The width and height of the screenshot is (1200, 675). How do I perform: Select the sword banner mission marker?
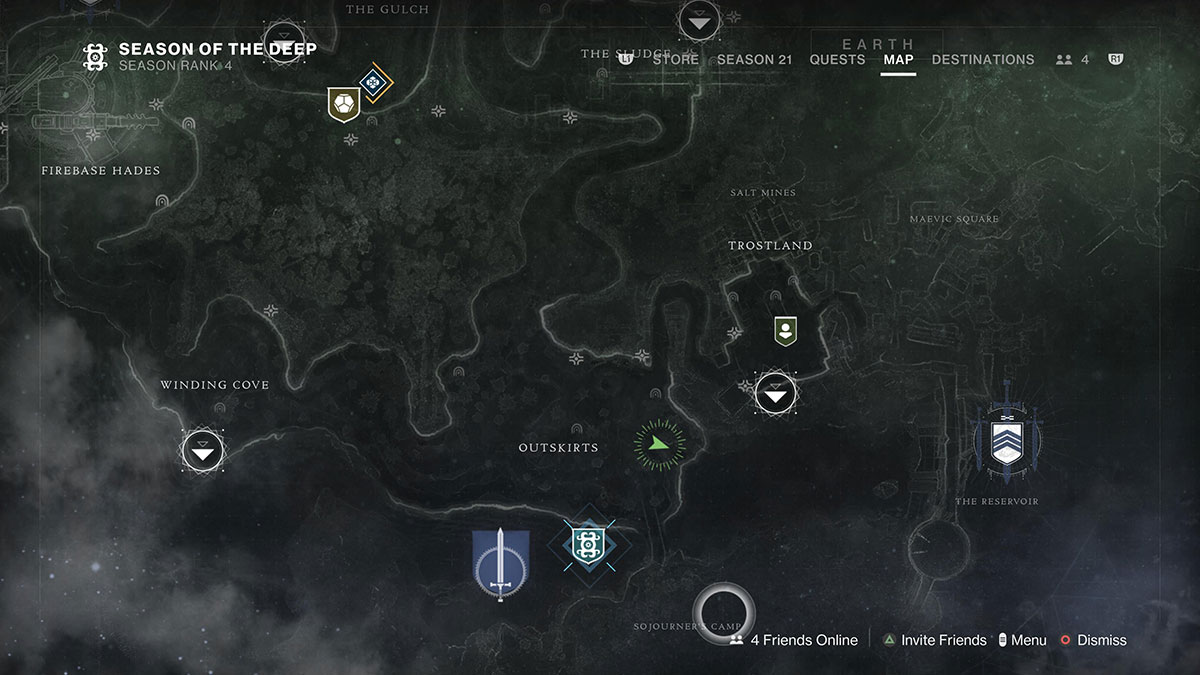500,564
